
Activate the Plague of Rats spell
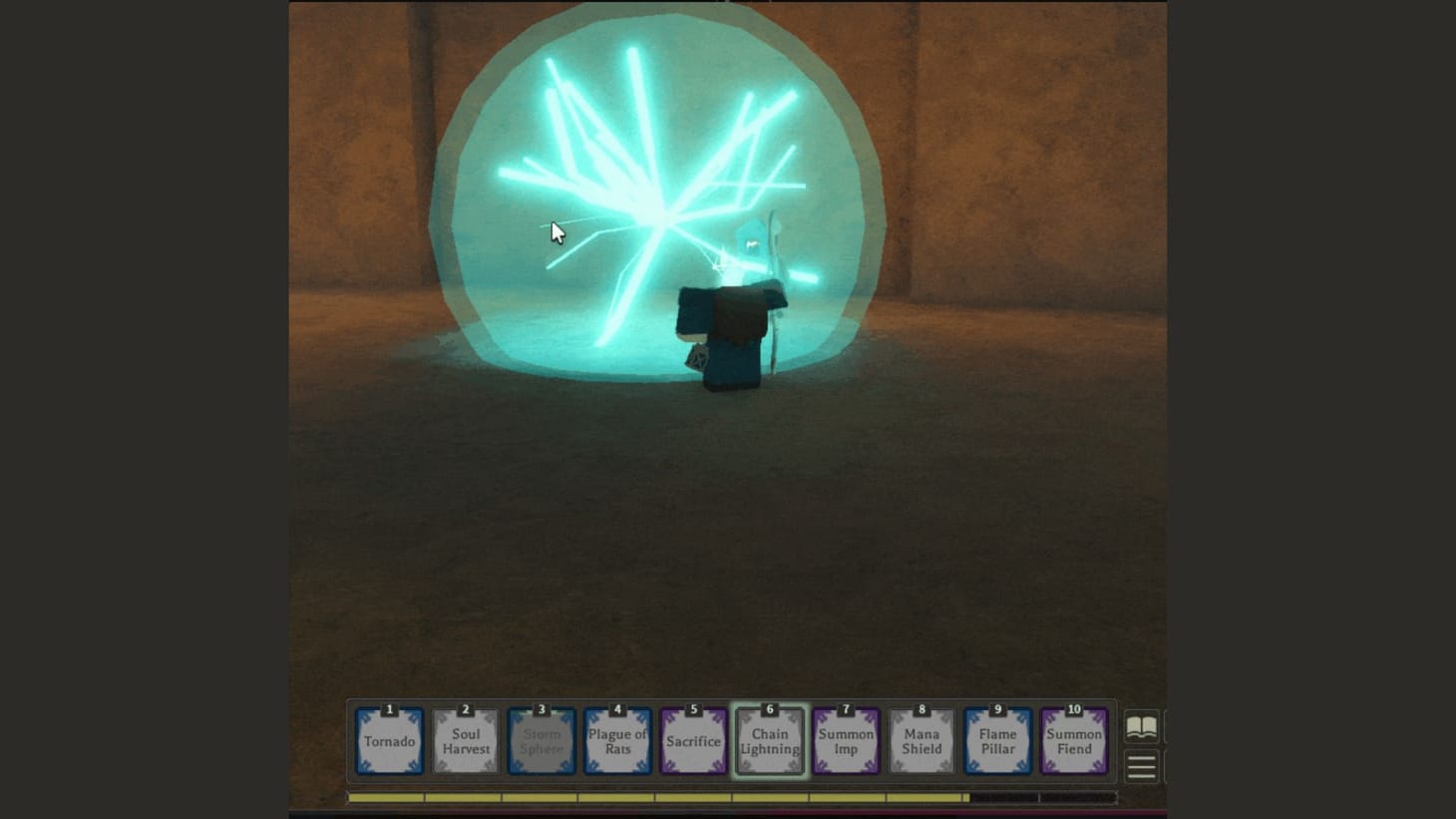click(617, 741)
